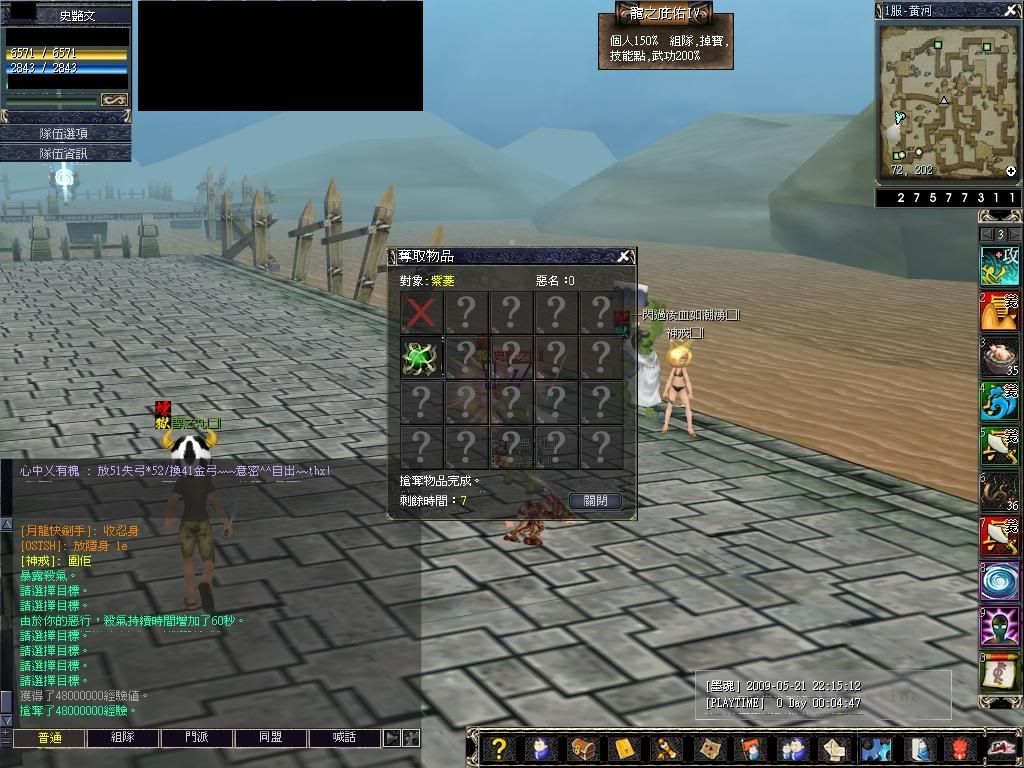The image size is (1024, 768).
Task: Close the 奪取物品 loot window with X
Action: coord(623,256)
